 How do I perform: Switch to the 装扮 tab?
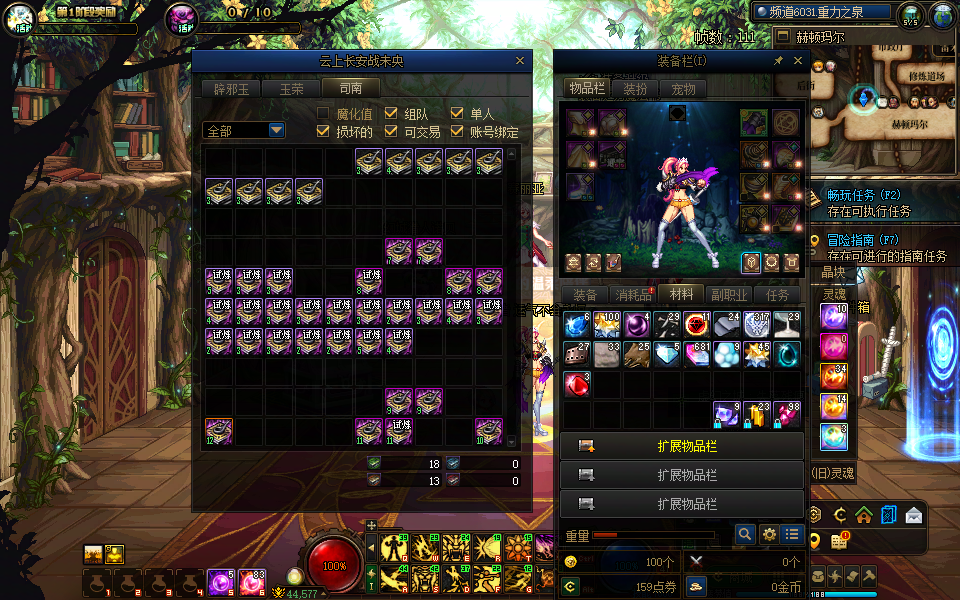click(635, 89)
